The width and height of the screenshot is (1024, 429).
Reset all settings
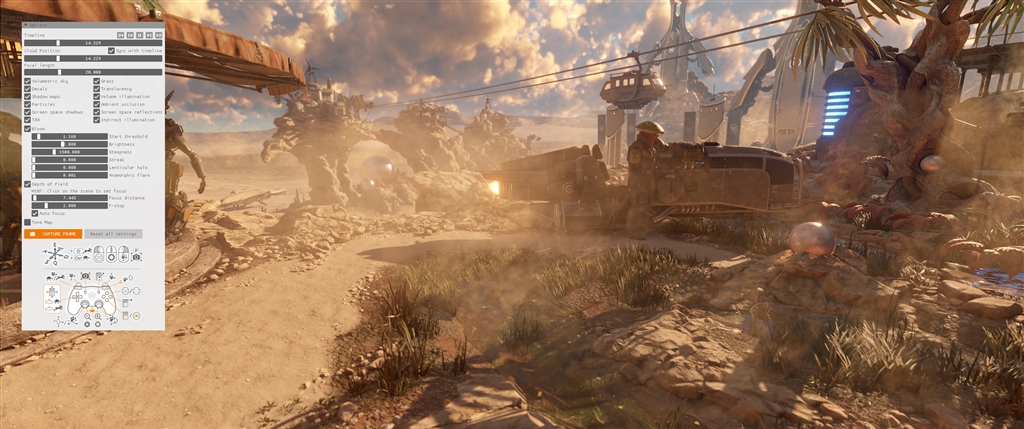point(113,234)
